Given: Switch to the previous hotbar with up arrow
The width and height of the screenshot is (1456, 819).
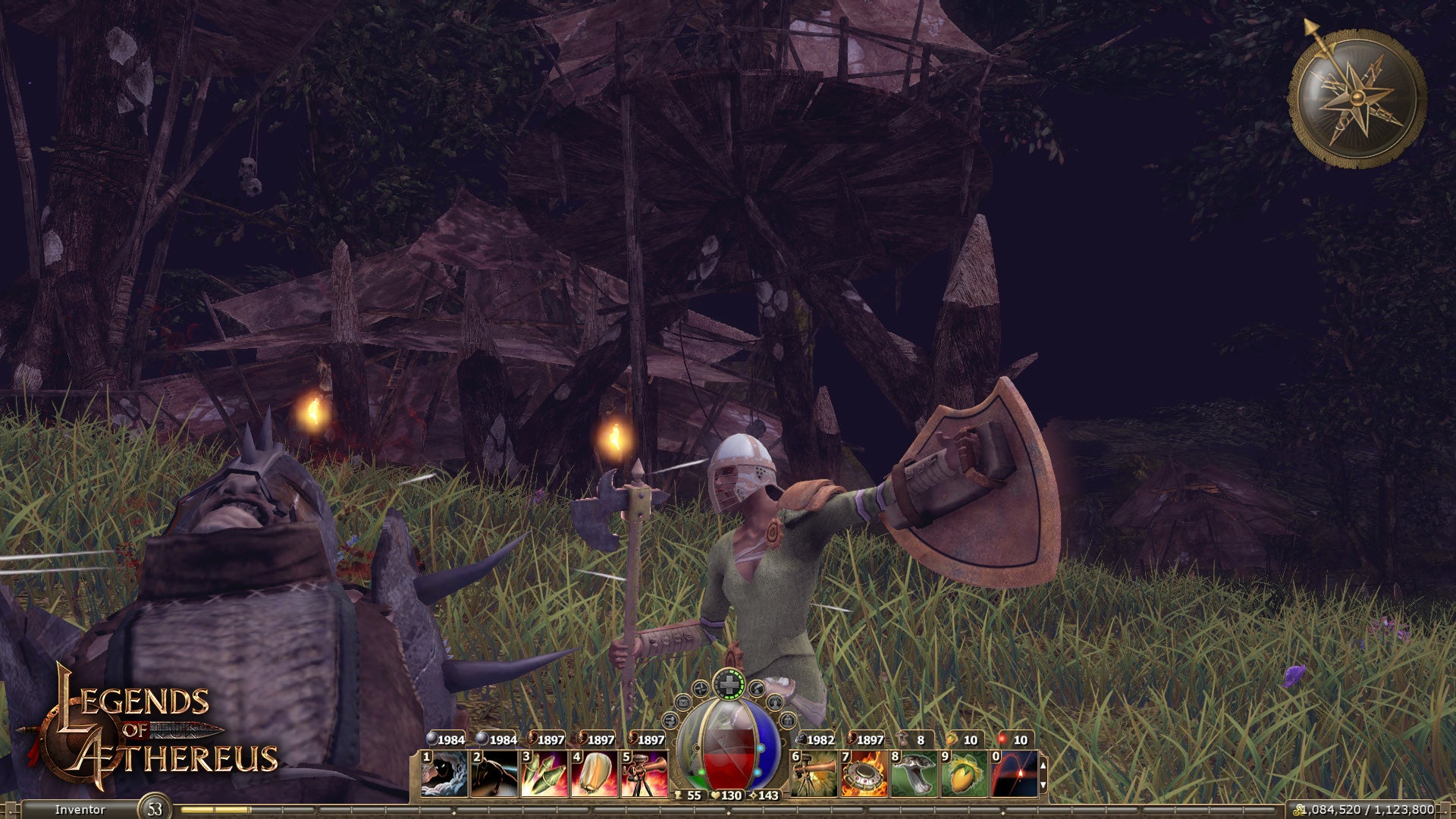Looking at the screenshot, I should click(1043, 765).
